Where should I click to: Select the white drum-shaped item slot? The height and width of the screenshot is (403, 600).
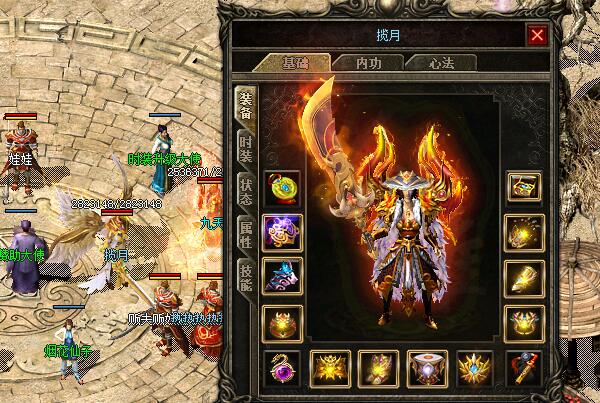[x=427, y=368]
